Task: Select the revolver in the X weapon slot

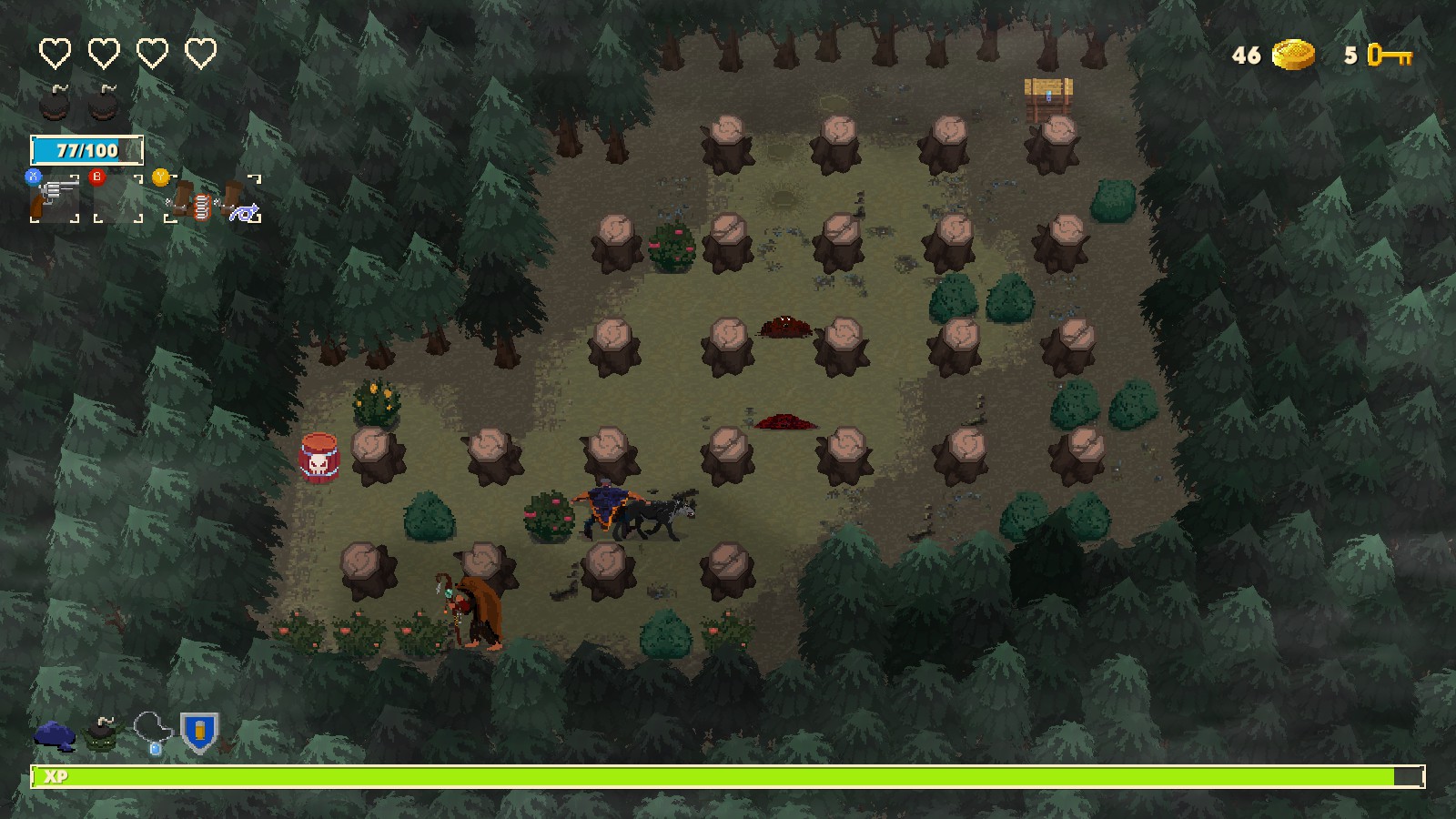Action: point(55,196)
